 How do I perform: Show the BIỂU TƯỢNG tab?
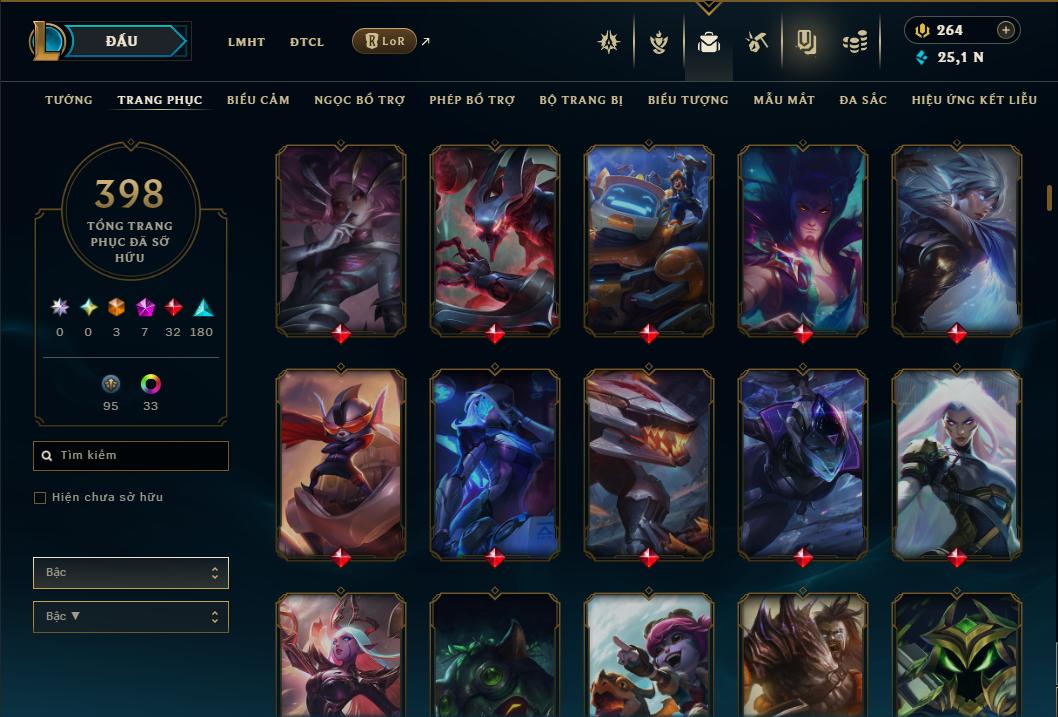688,100
